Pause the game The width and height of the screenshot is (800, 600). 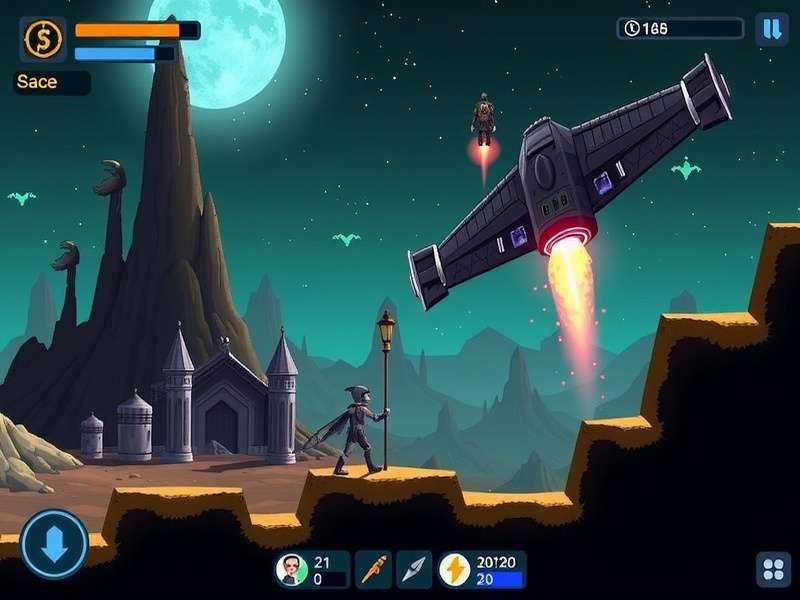771,28
